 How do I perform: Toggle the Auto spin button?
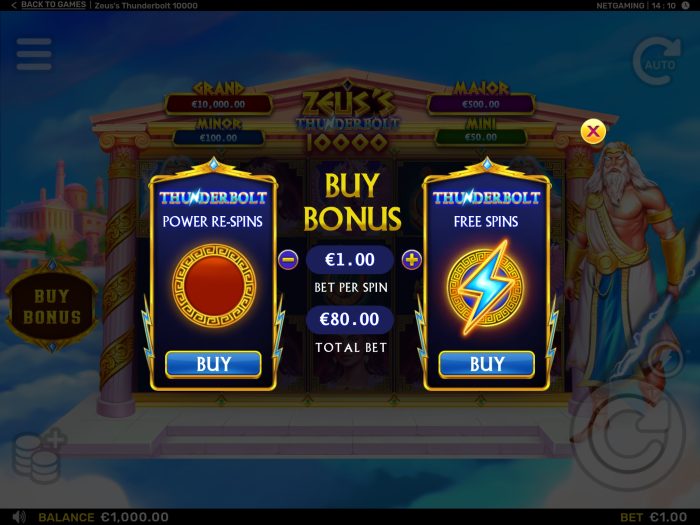point(656,60)
